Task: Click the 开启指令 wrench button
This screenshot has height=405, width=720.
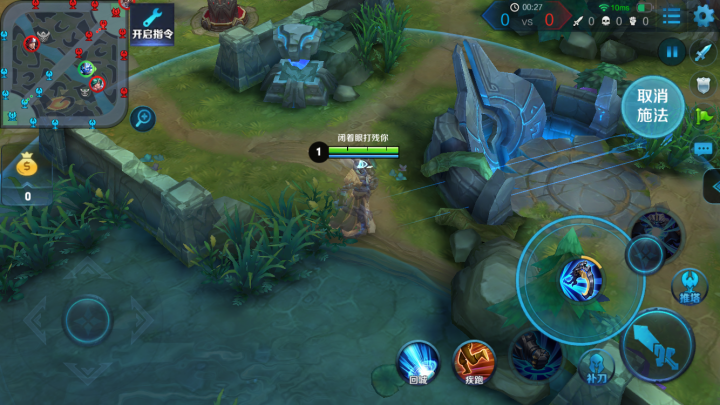Action: click(152, 22)
